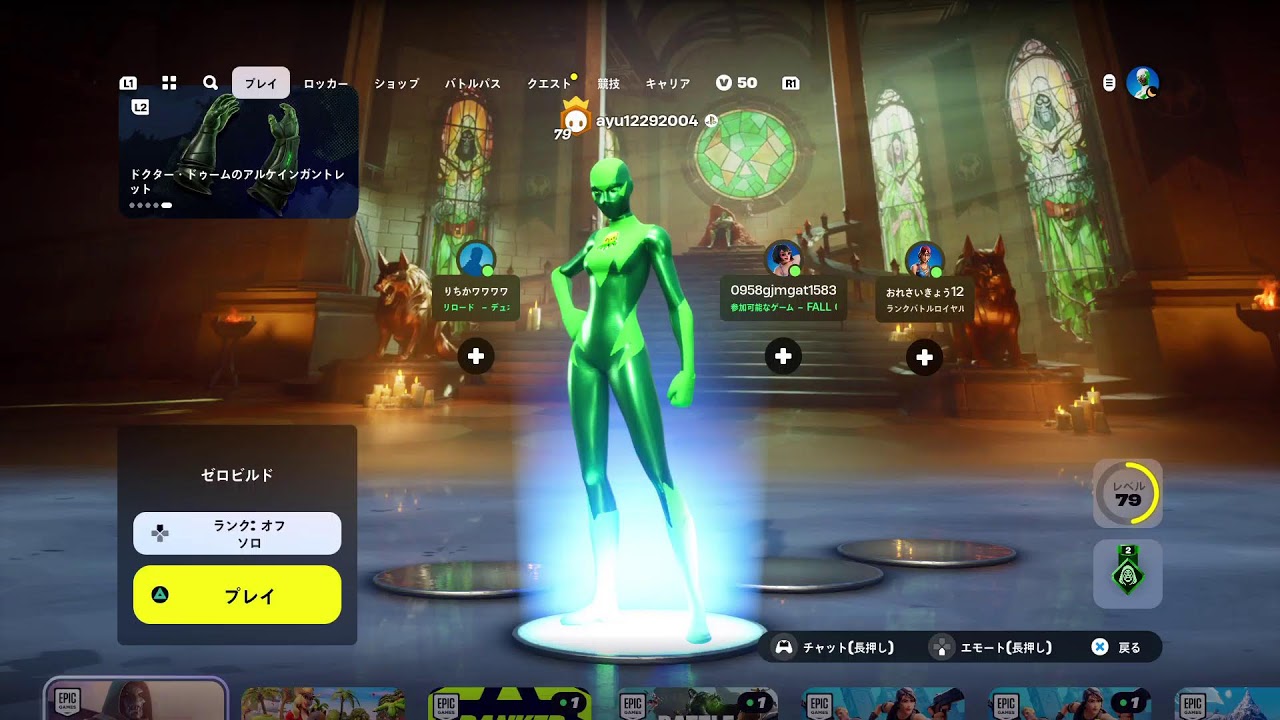Open the V-Bucks balance showing 50

pos(737,83)
